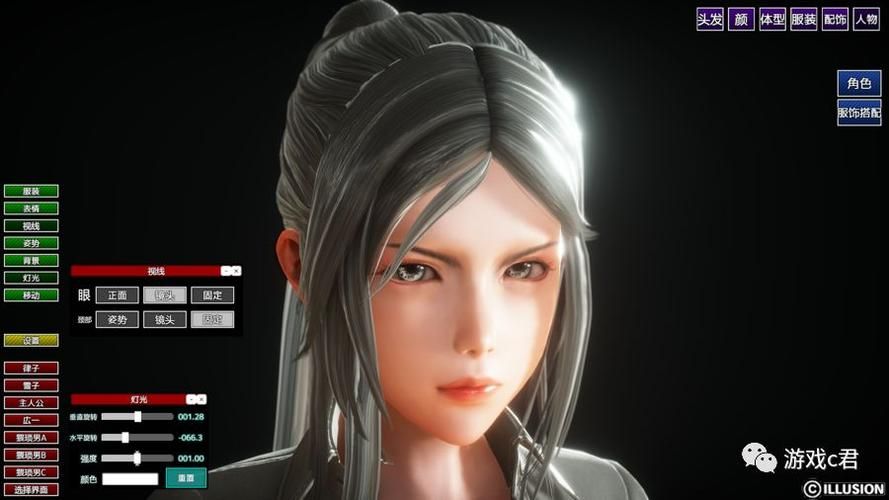Viewport: 889px width, 500px height.
Task: Click the 选择界面 selection screen button
Action: (x=31, y=489)
